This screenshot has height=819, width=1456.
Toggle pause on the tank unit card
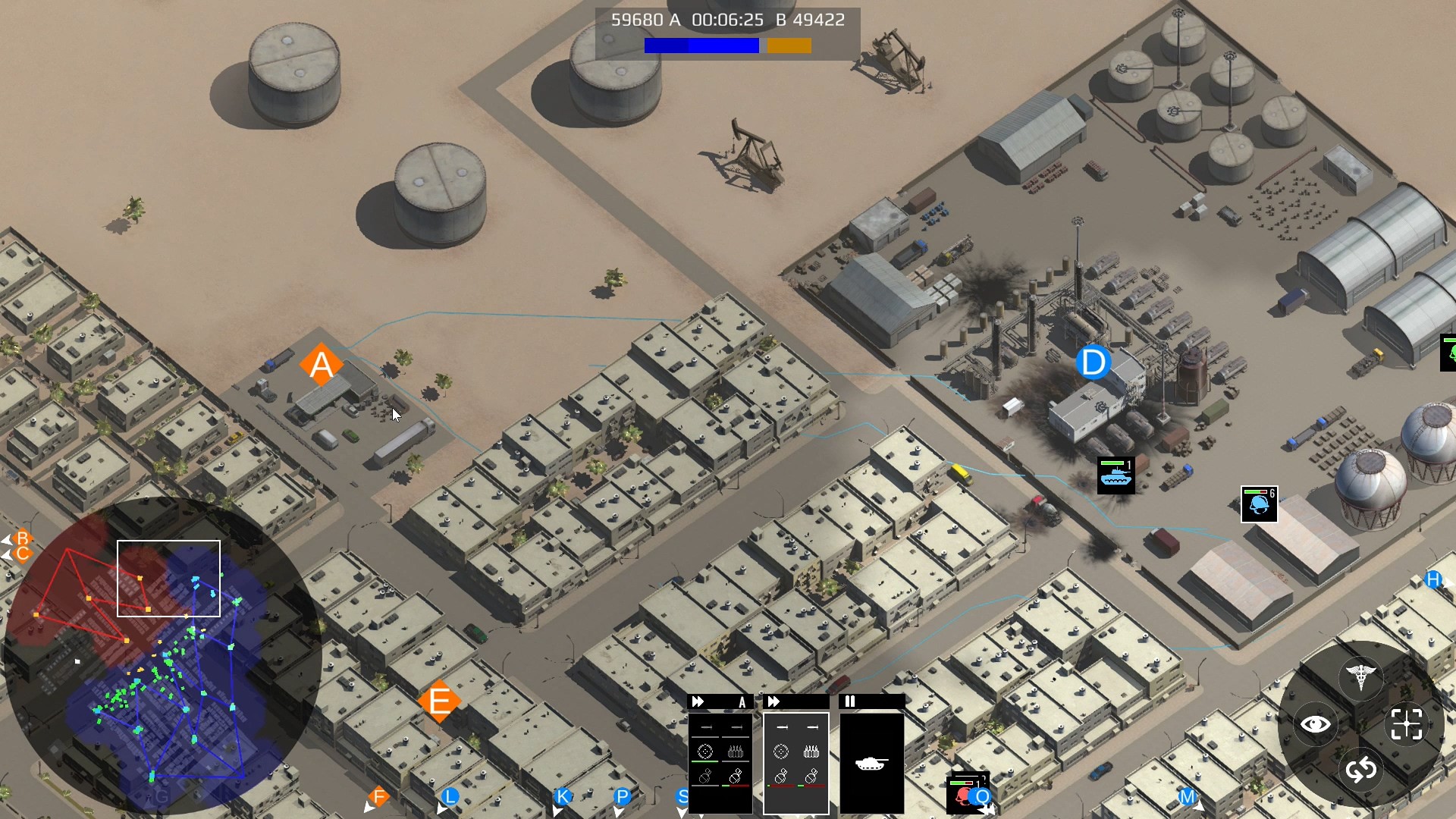[x=849, y=701]
